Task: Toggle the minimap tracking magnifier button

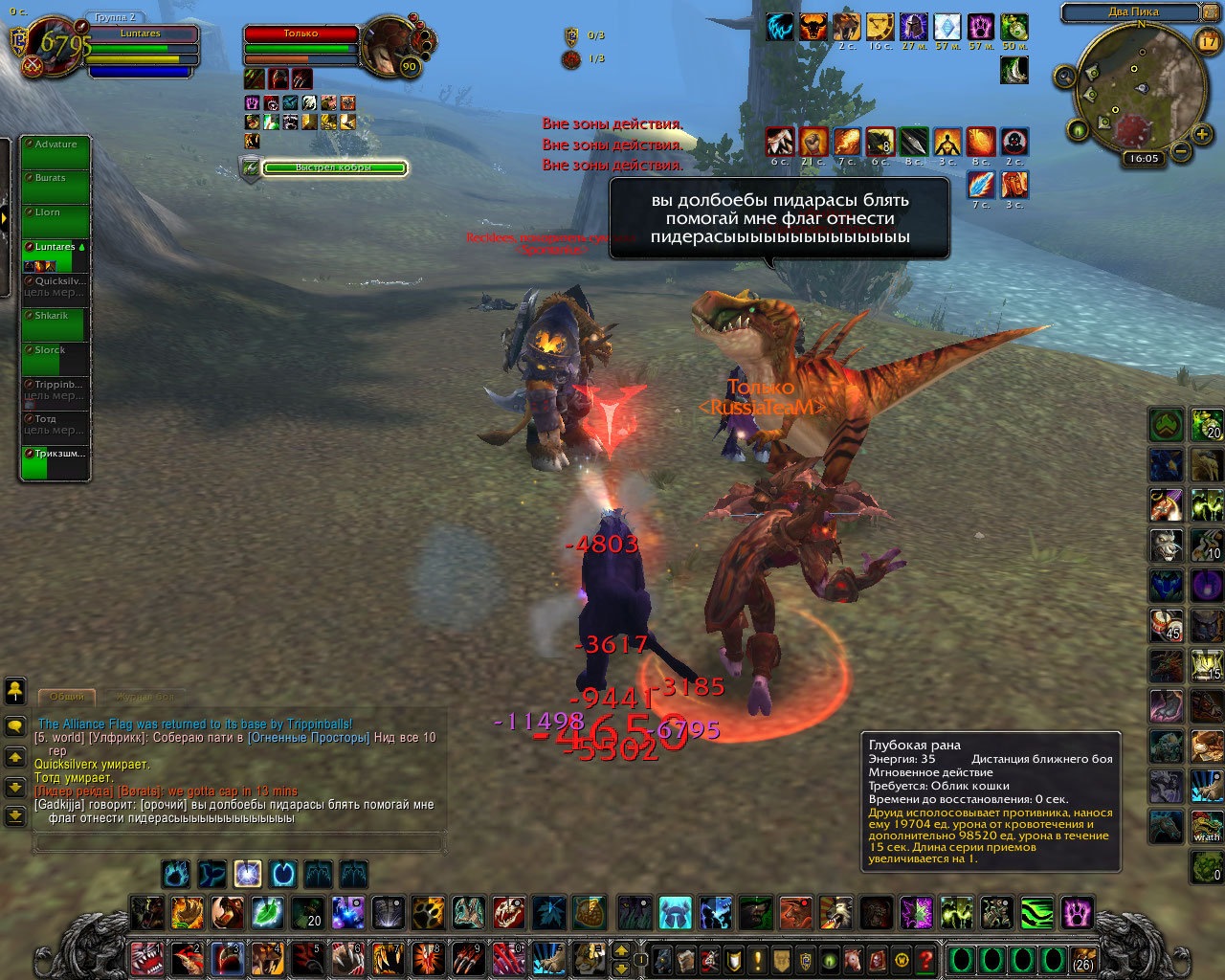Action: click(1064, 76)
